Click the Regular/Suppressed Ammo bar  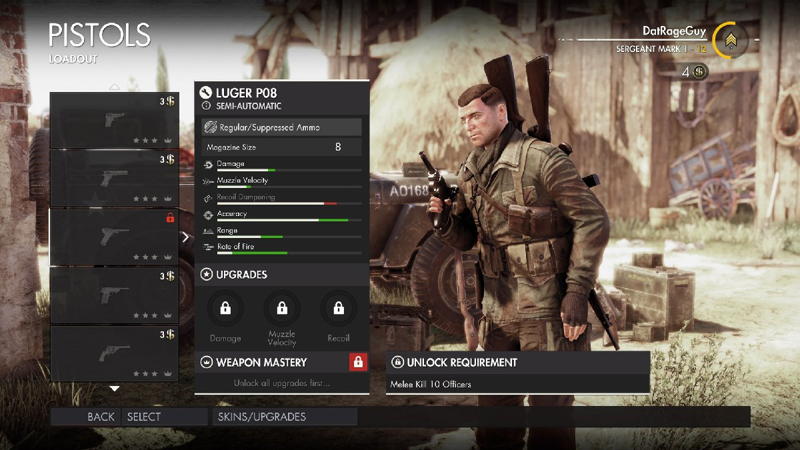coord(281,127)
